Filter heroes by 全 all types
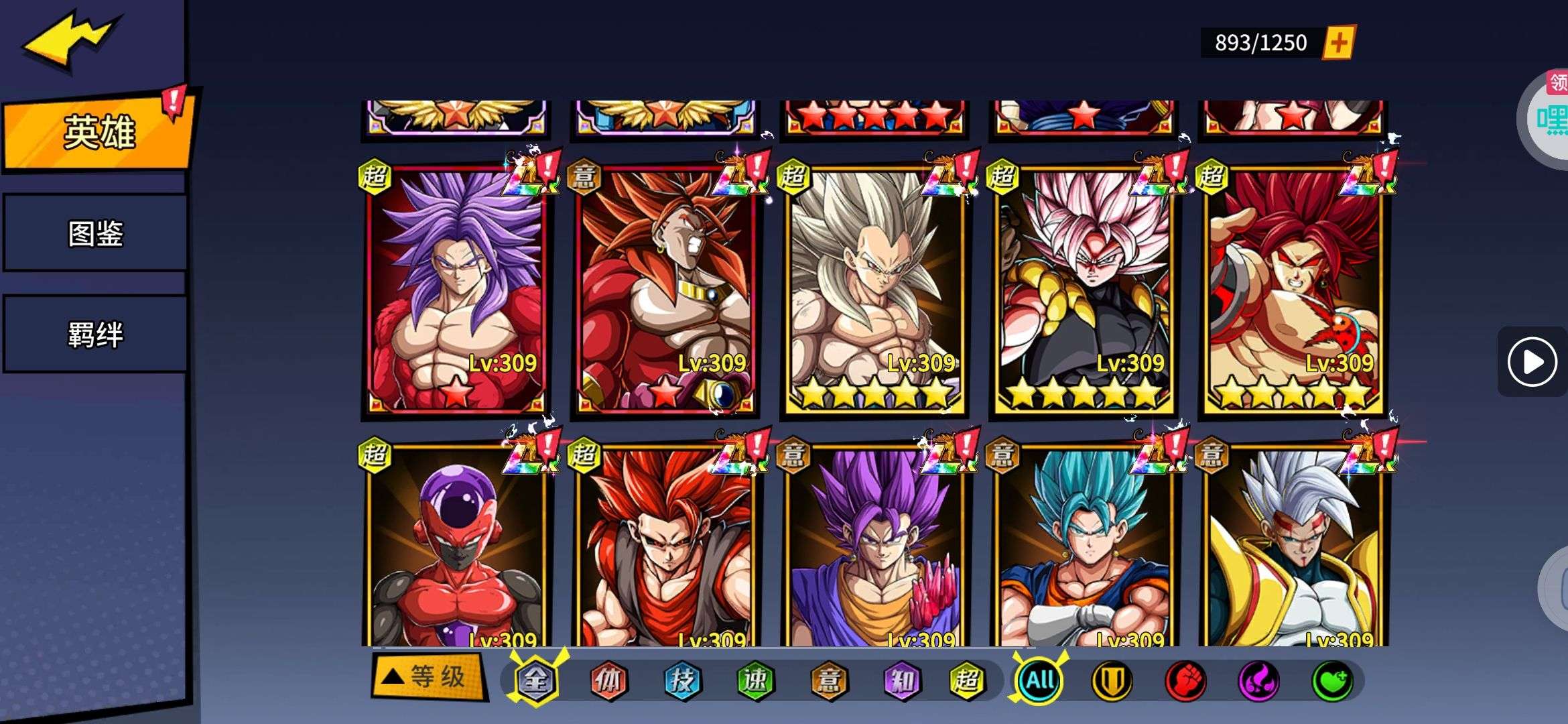 click(535, 680)
